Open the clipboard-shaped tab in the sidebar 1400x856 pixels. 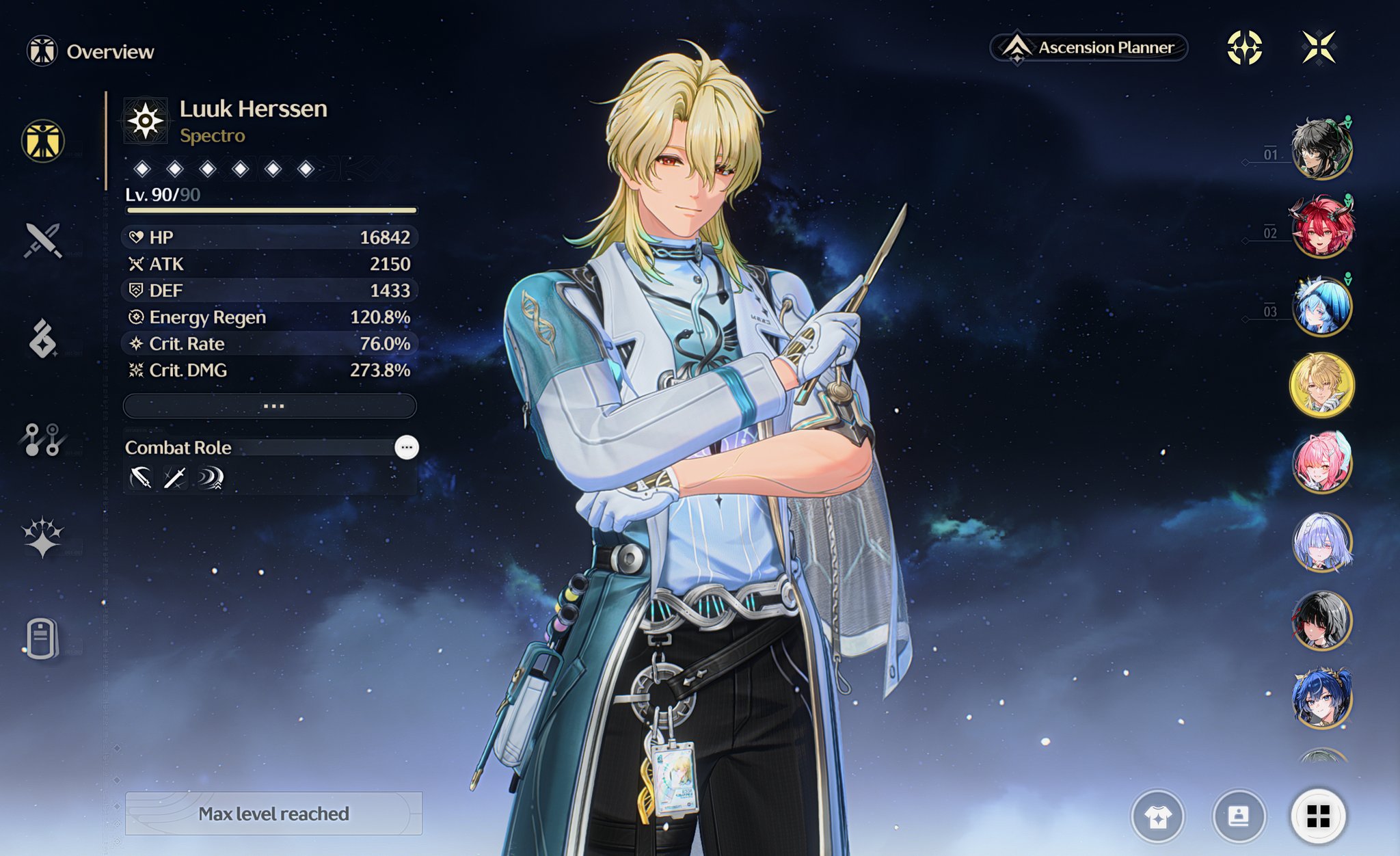[42, 639]
